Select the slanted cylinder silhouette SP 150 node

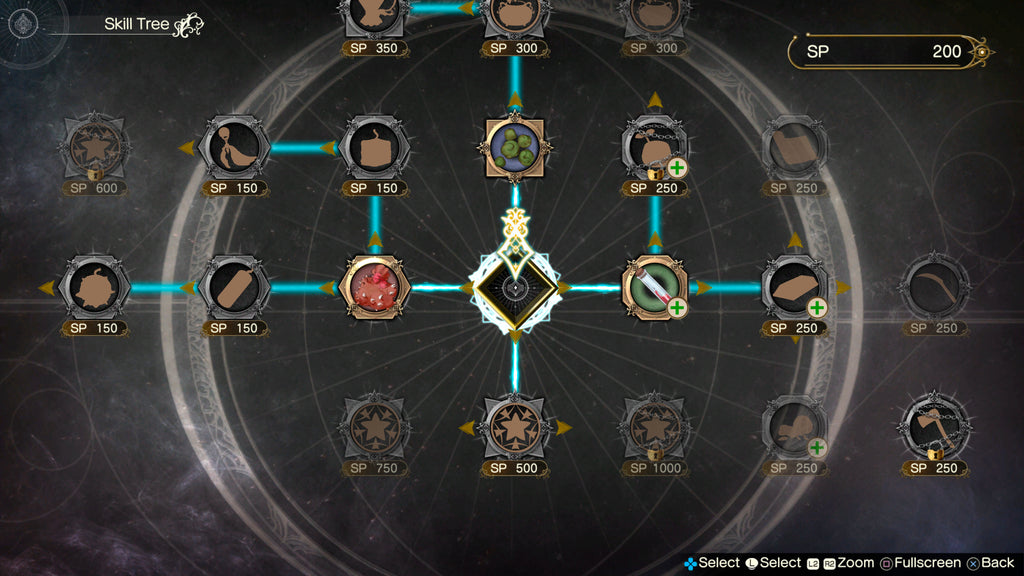click(235, 288)
